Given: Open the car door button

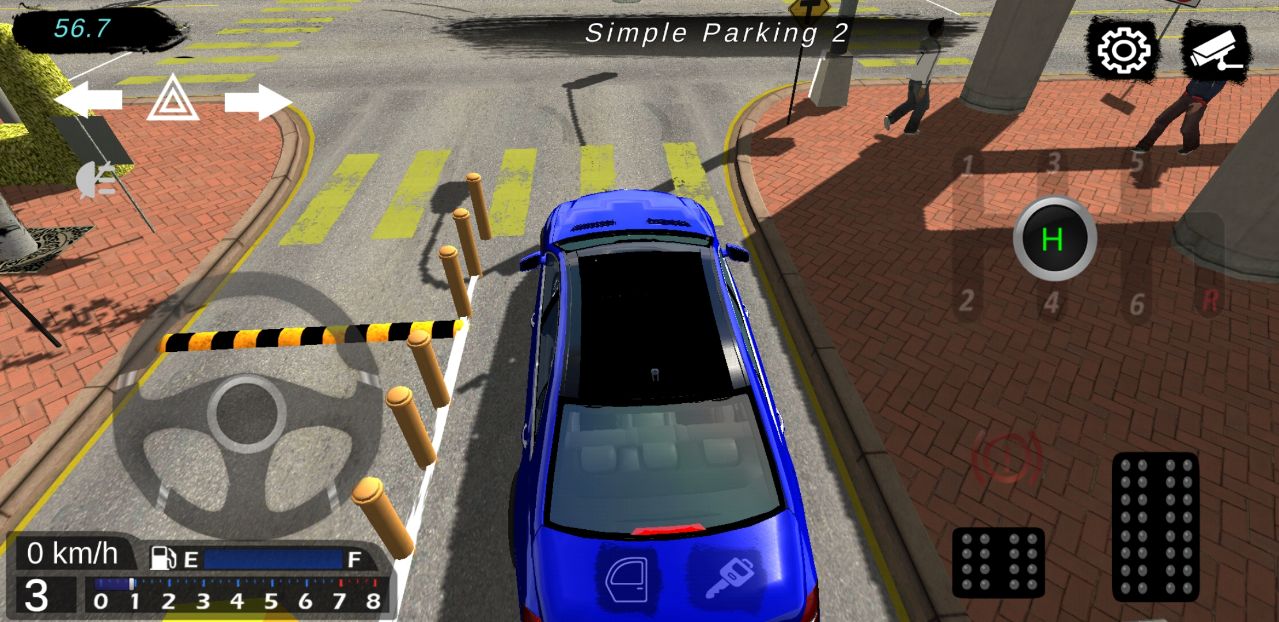Looking at the screenshot, I should (x=627, y=578).
